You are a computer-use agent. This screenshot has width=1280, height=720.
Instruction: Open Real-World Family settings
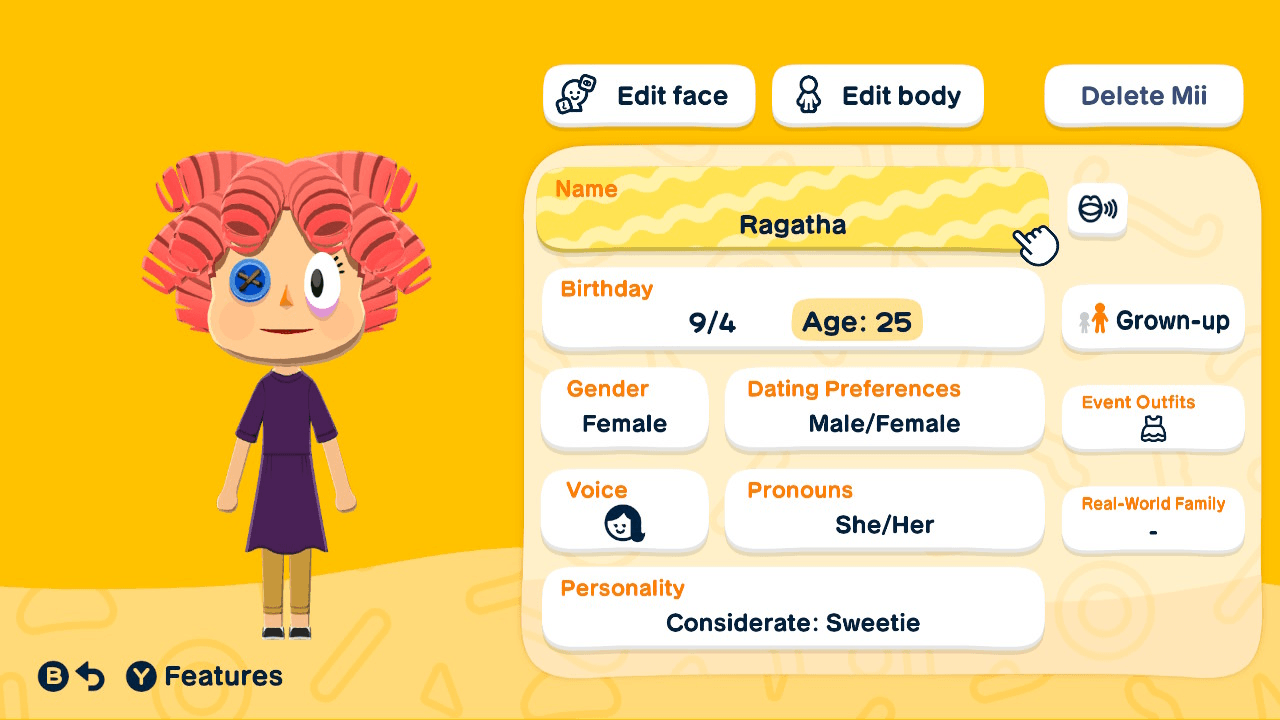(1152, 519)
